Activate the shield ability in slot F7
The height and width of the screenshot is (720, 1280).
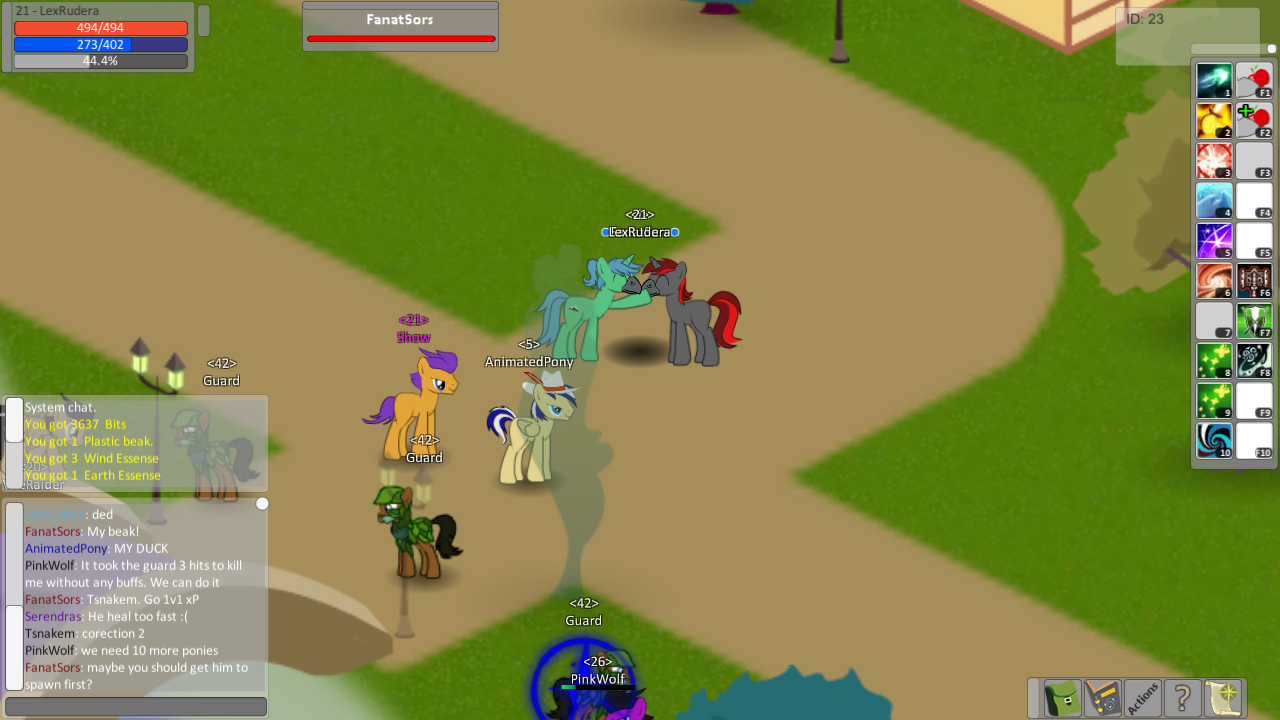coord(1254,321)
